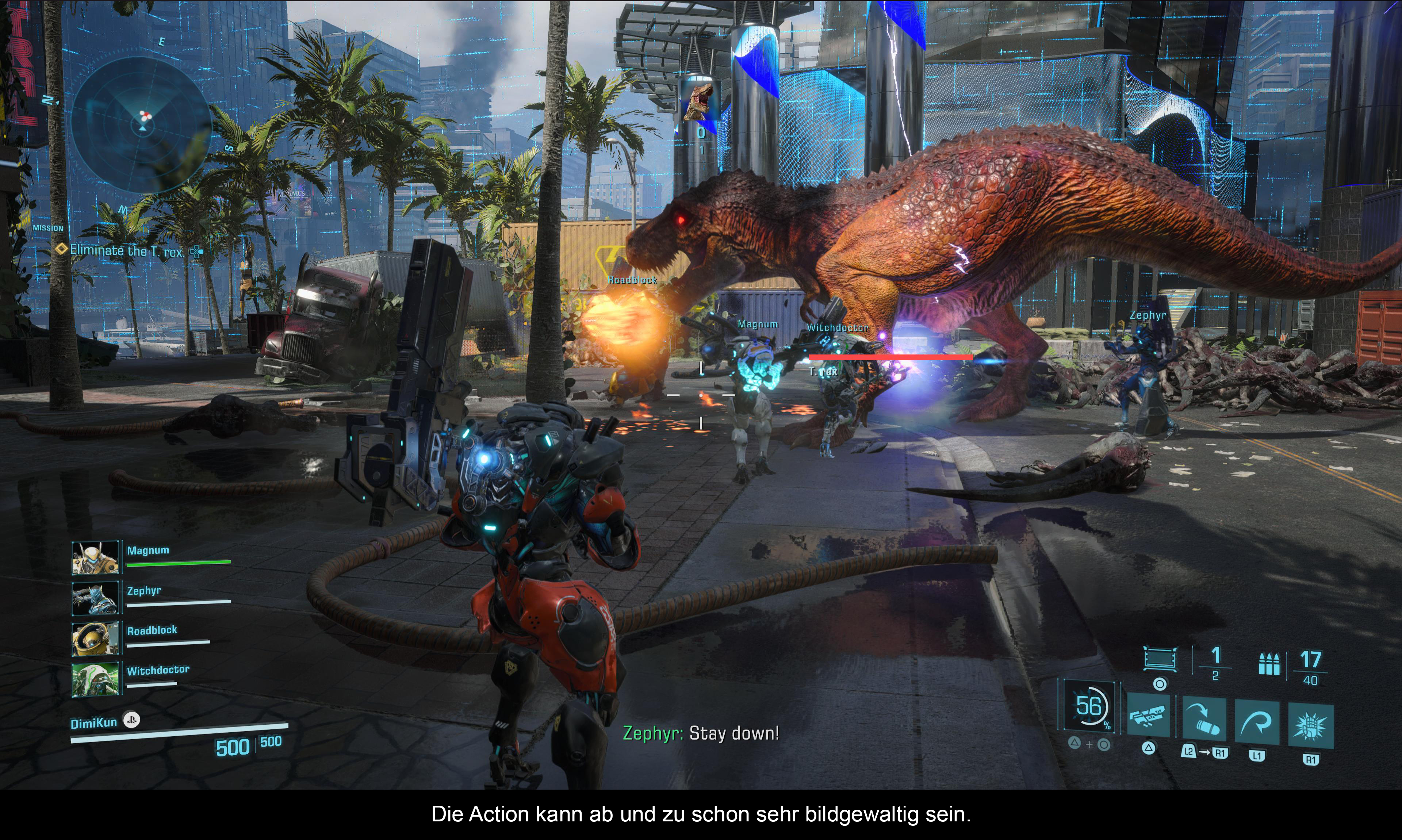Activate the arcing shell grenade ability
This screenshot has height=840, width=1402.
[x=1204, y=719]
